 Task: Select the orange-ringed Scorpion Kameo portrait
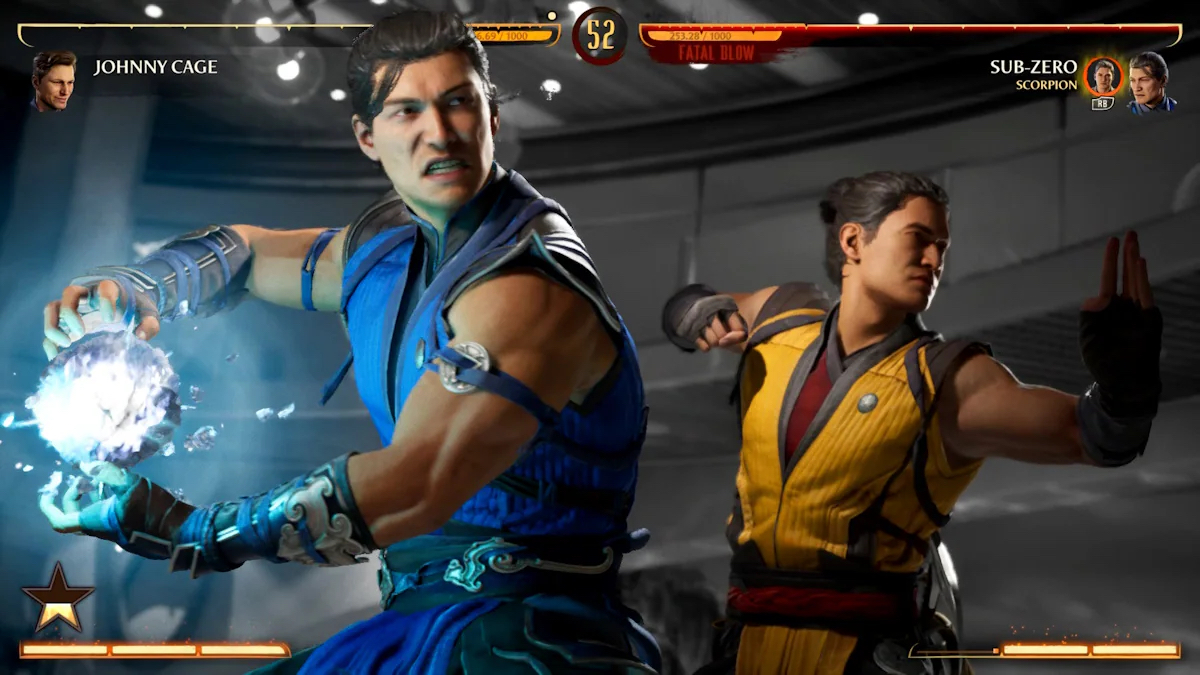(1103, 76)
